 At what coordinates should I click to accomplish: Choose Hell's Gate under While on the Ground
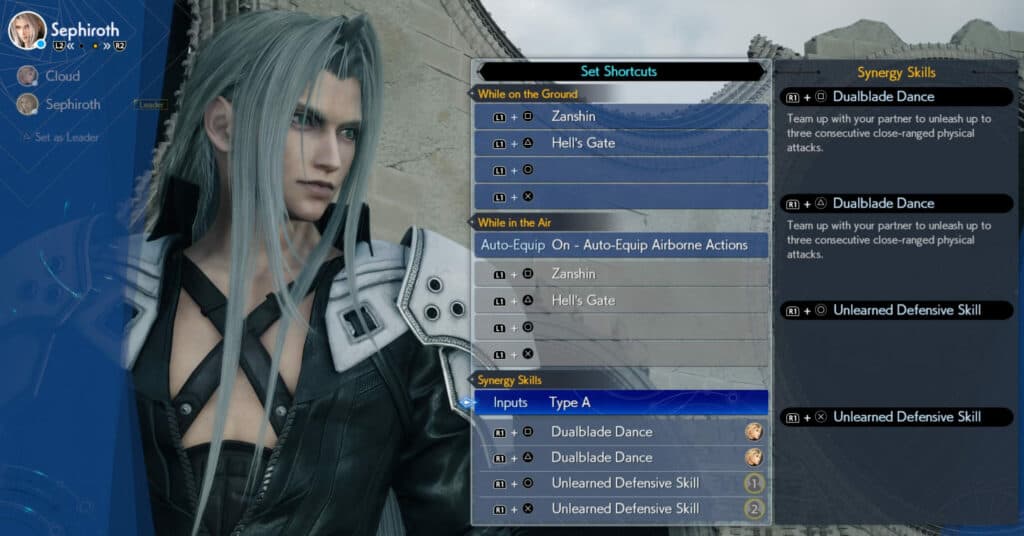pyautogui.click(x=620, y=143)
